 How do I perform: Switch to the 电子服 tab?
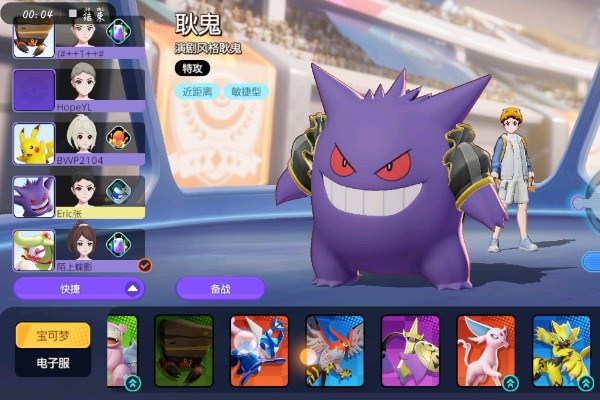(53, 363)
